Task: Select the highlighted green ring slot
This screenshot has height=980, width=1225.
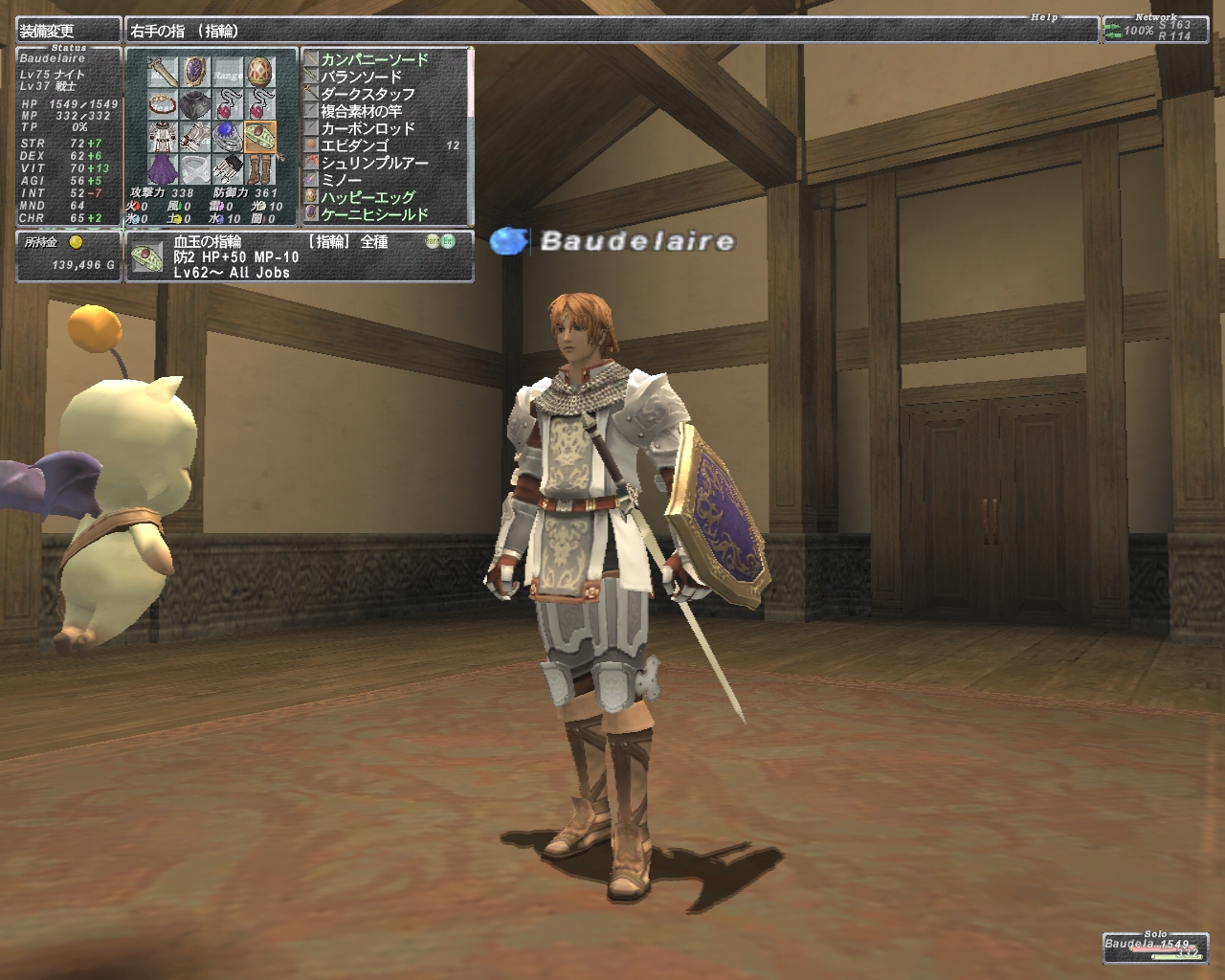Action: tap(260, 136)
